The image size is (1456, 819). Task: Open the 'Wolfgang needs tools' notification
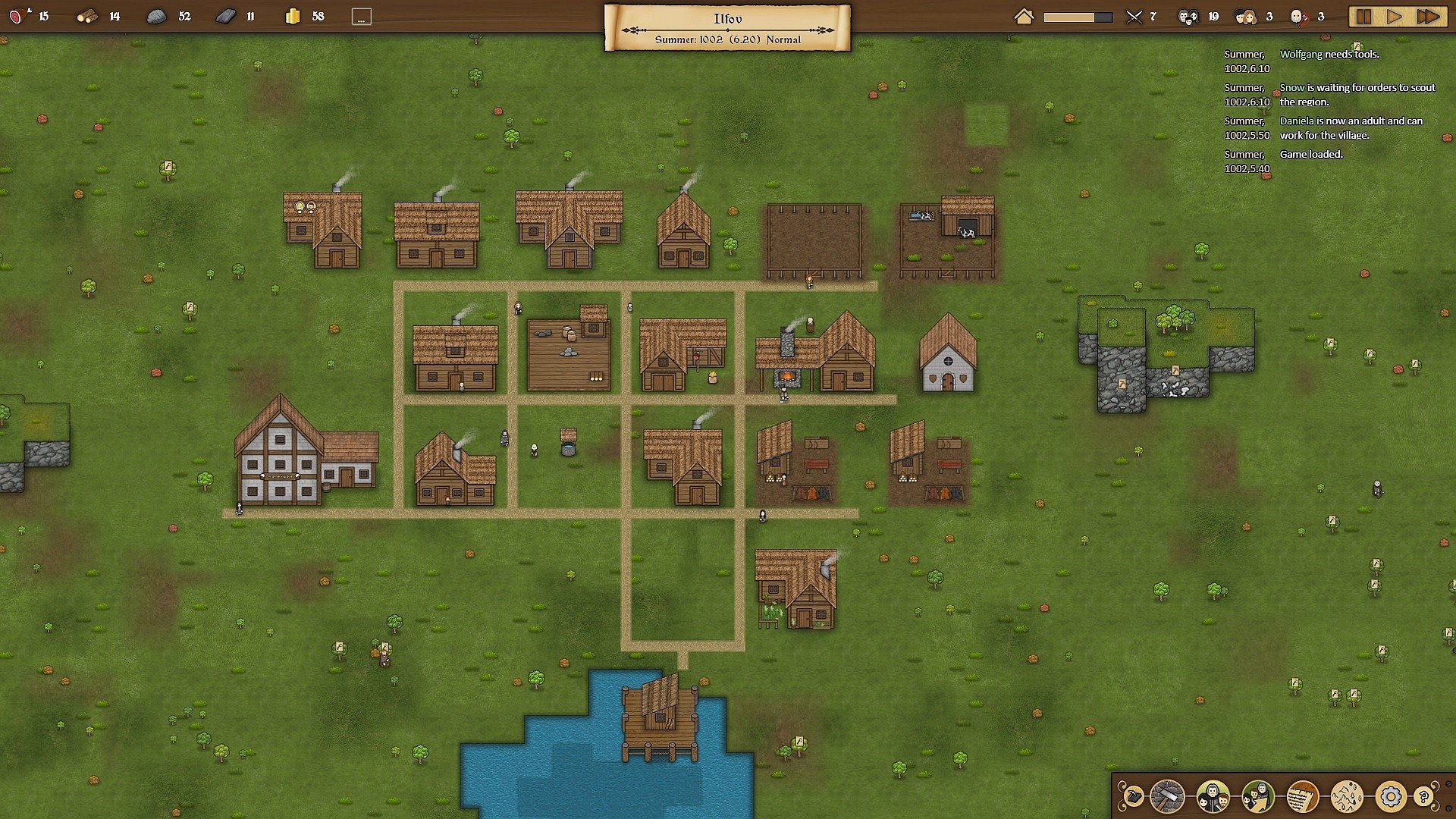[1329, 55]
